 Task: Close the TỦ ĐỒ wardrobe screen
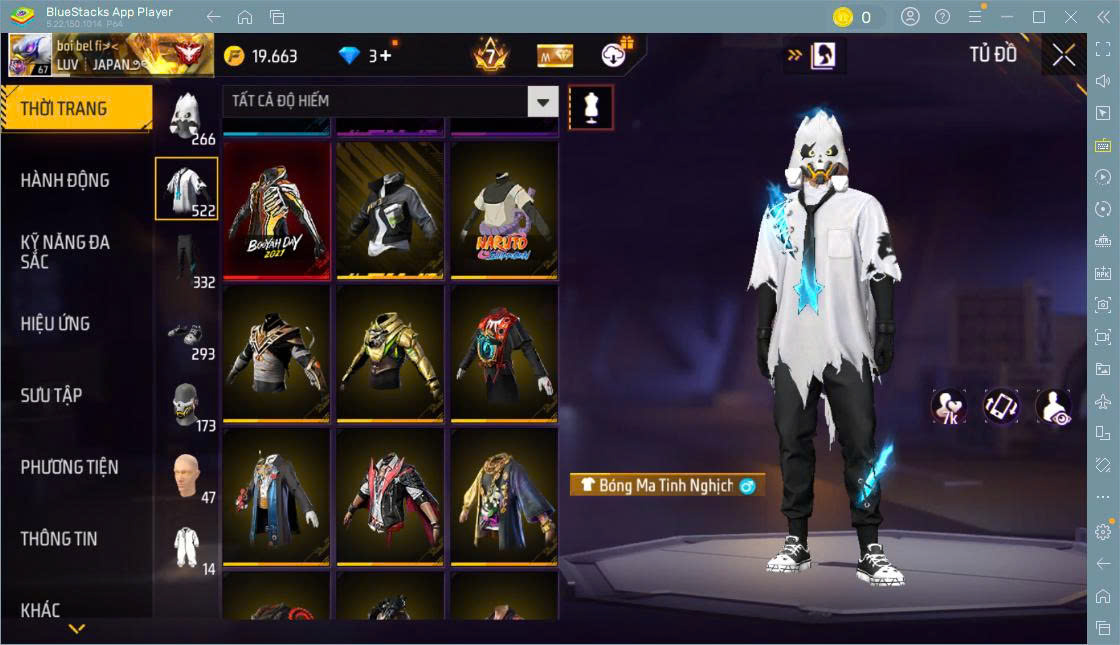click(x=1064, y=55)
